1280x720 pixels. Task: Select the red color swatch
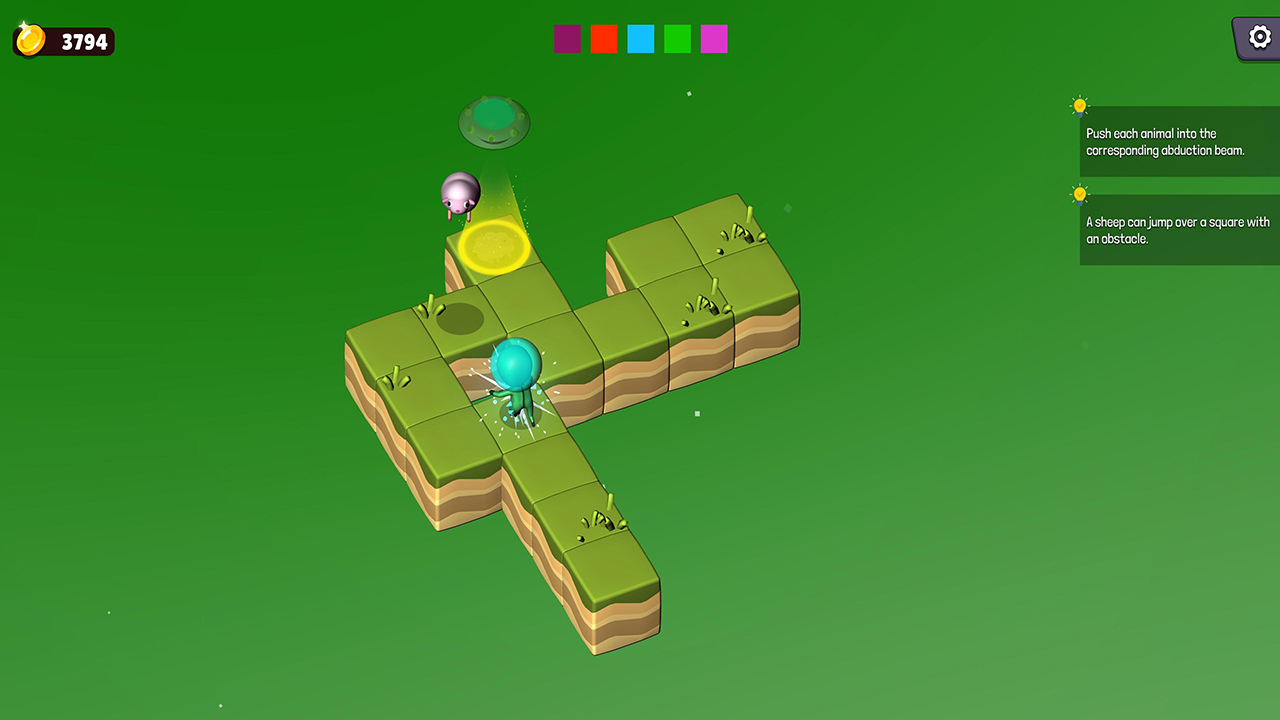click(x=604, y=39)
